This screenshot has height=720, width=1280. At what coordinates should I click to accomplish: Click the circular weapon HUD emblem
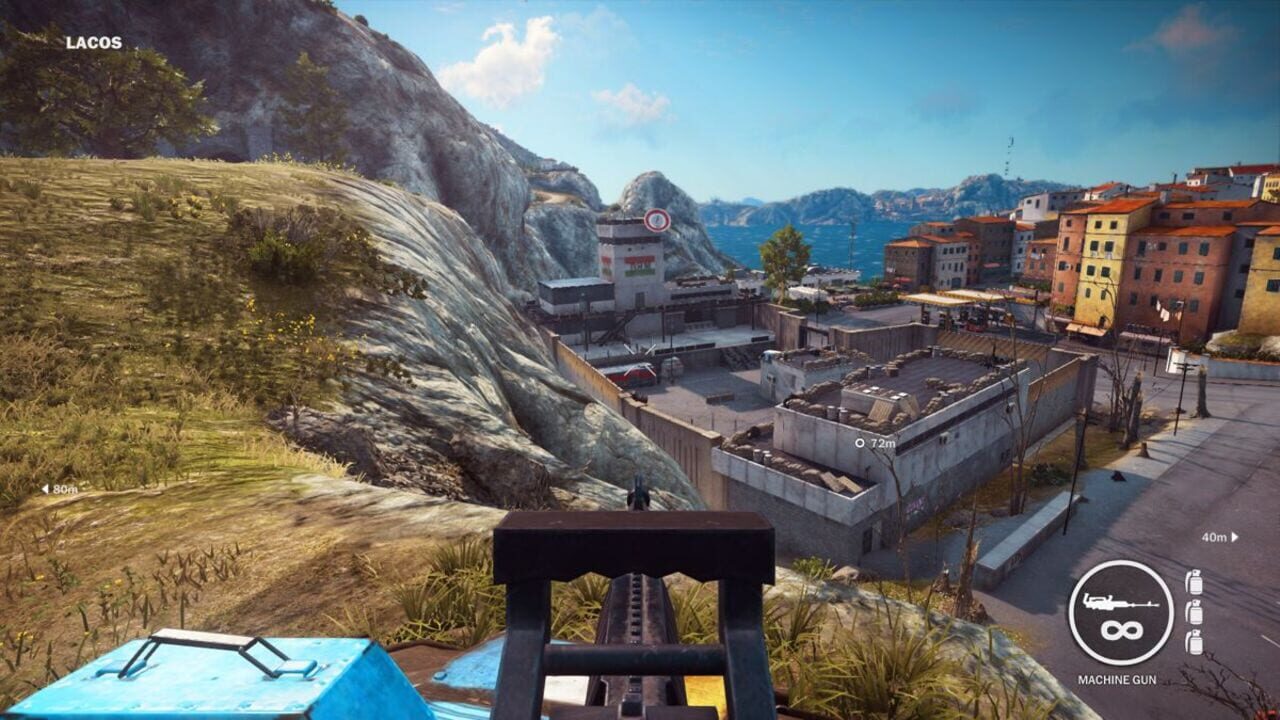1121,611
